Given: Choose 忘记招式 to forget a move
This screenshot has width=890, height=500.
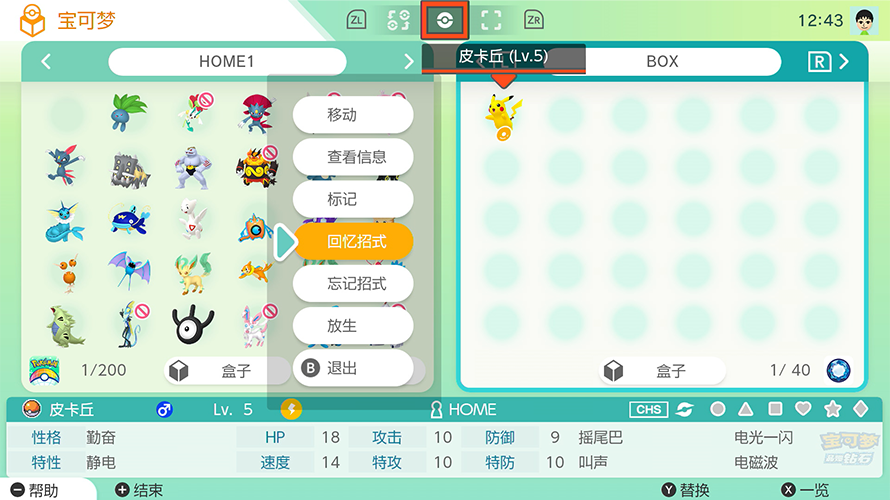Looking at the screenshot, I should coord(353,284).
